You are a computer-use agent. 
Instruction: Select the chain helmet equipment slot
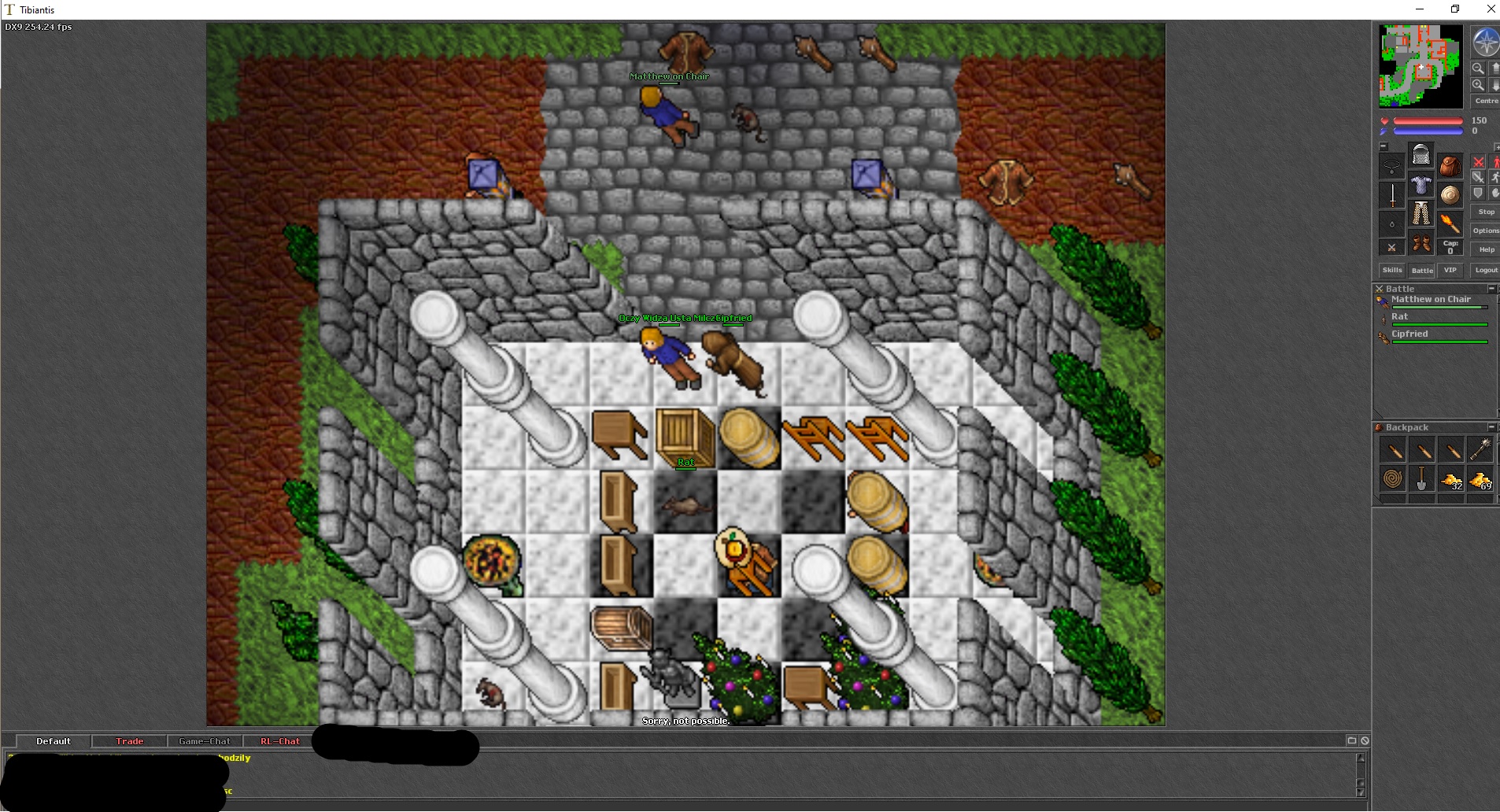point(1421,155)
